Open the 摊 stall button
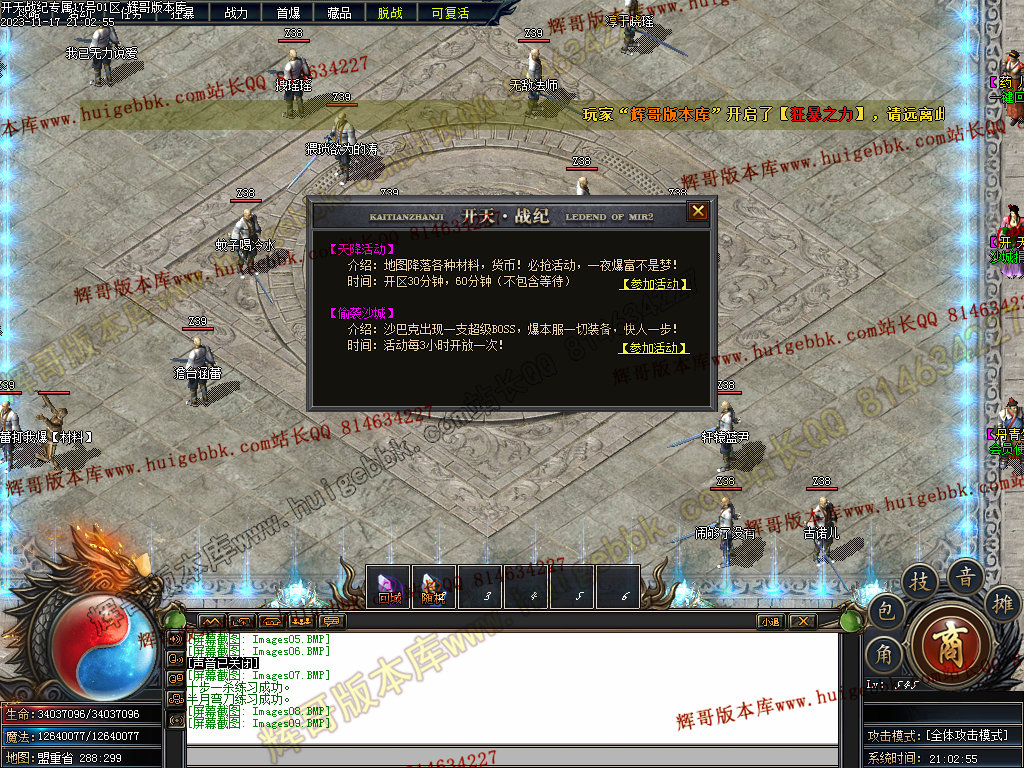This screenshot has height=768, width=1024. 1001,603
